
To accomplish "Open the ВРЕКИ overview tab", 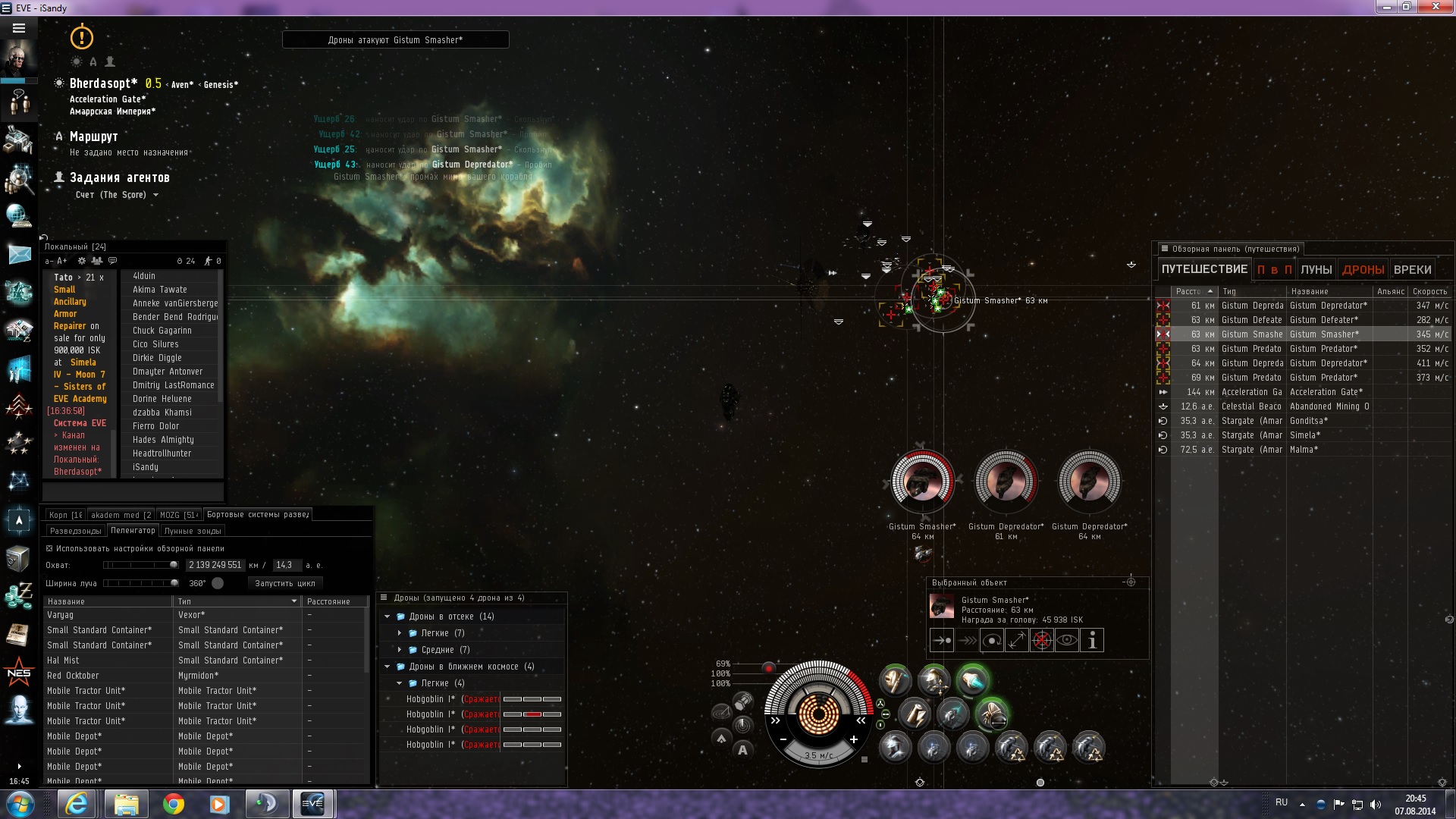I will click(x=1412, y=269).
